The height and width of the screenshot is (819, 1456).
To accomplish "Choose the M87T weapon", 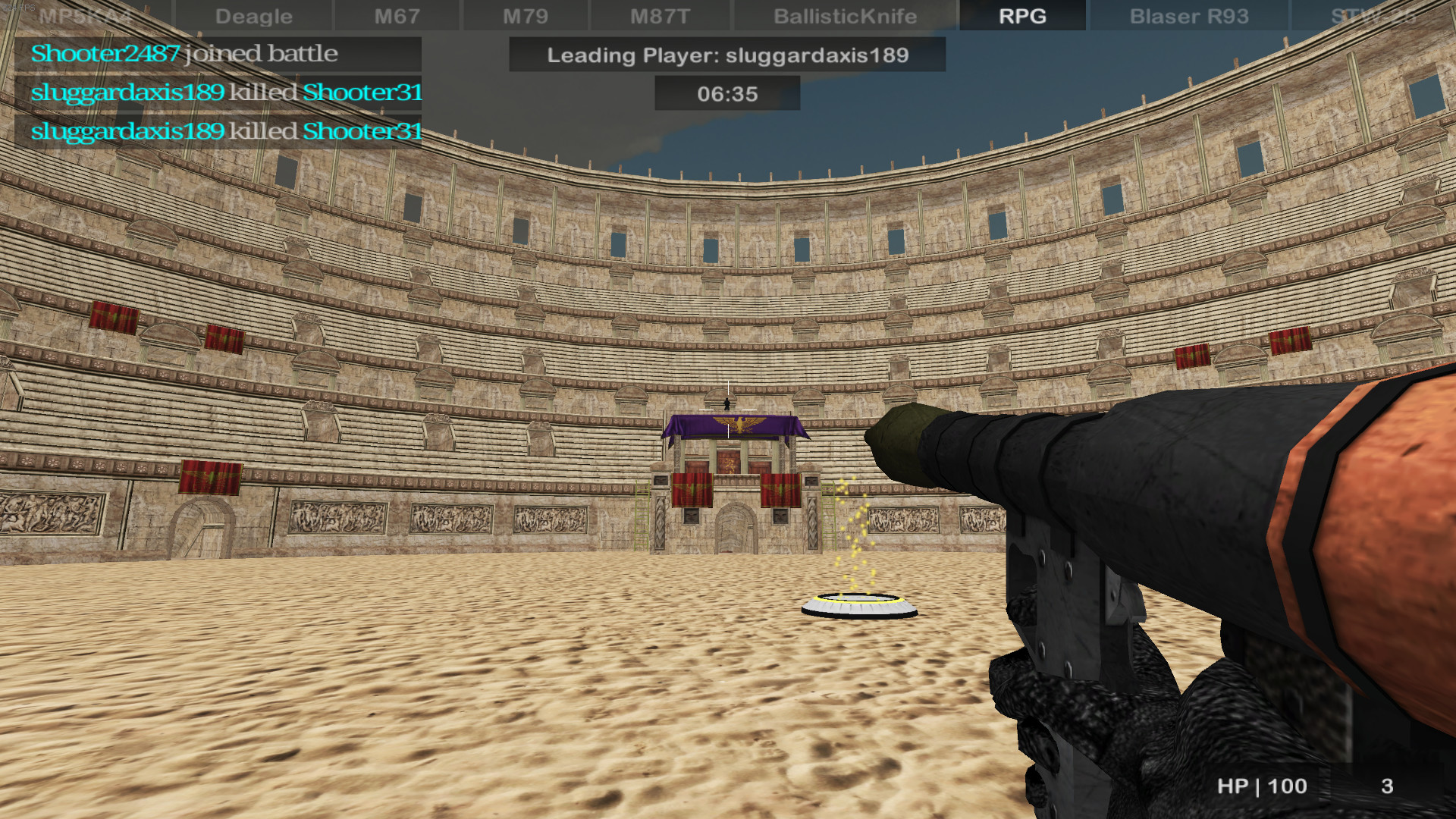I will [x=658, y=15].
